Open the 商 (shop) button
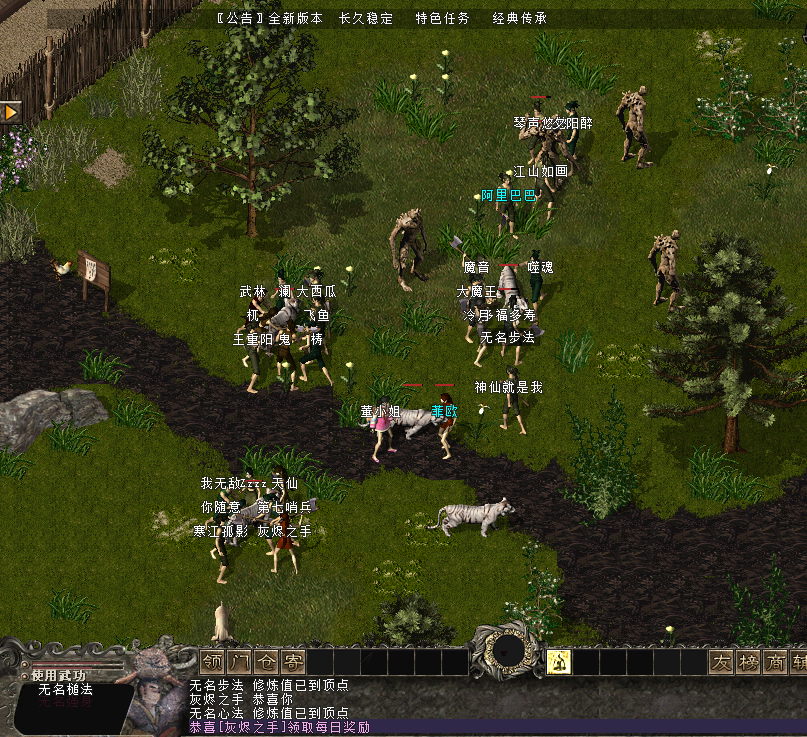 click(775, 662)
